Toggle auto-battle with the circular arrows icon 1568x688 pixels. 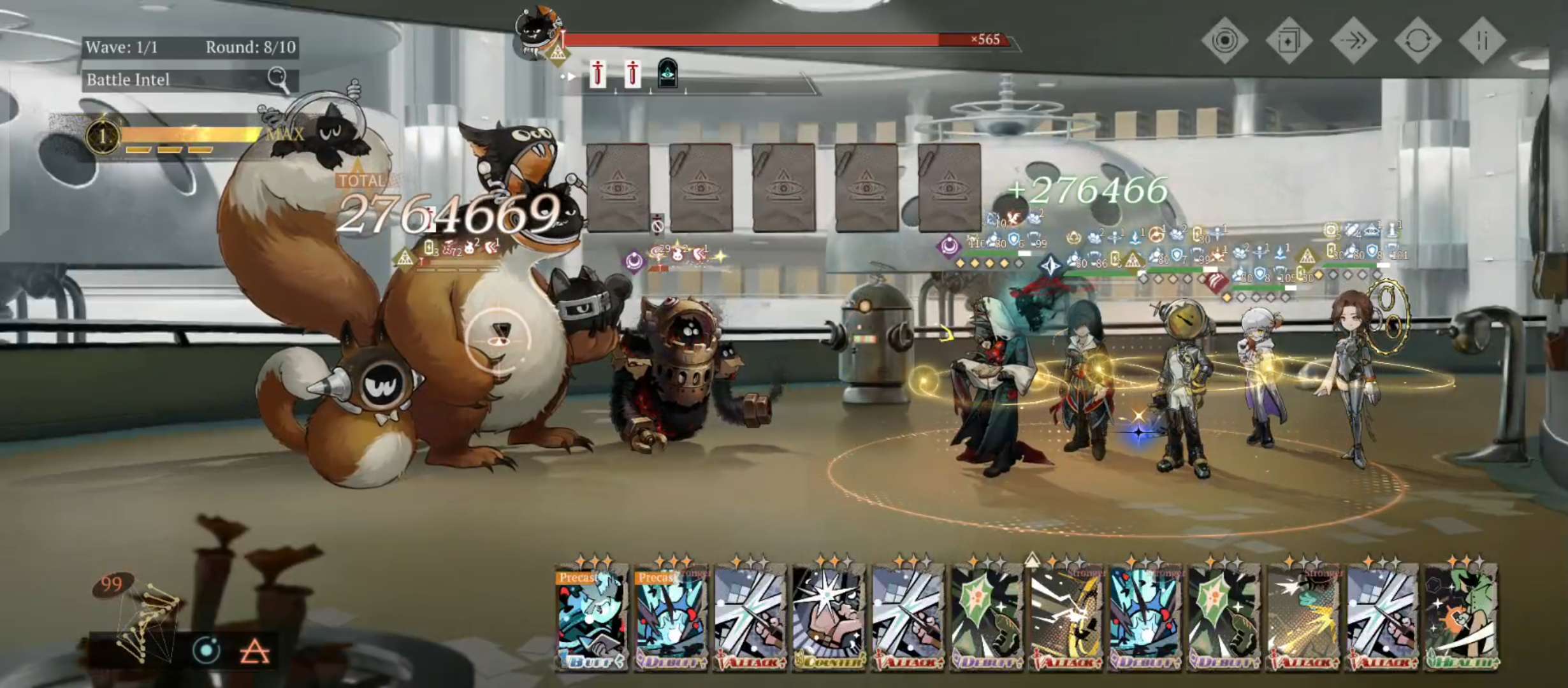click(x=1418, y=41)
